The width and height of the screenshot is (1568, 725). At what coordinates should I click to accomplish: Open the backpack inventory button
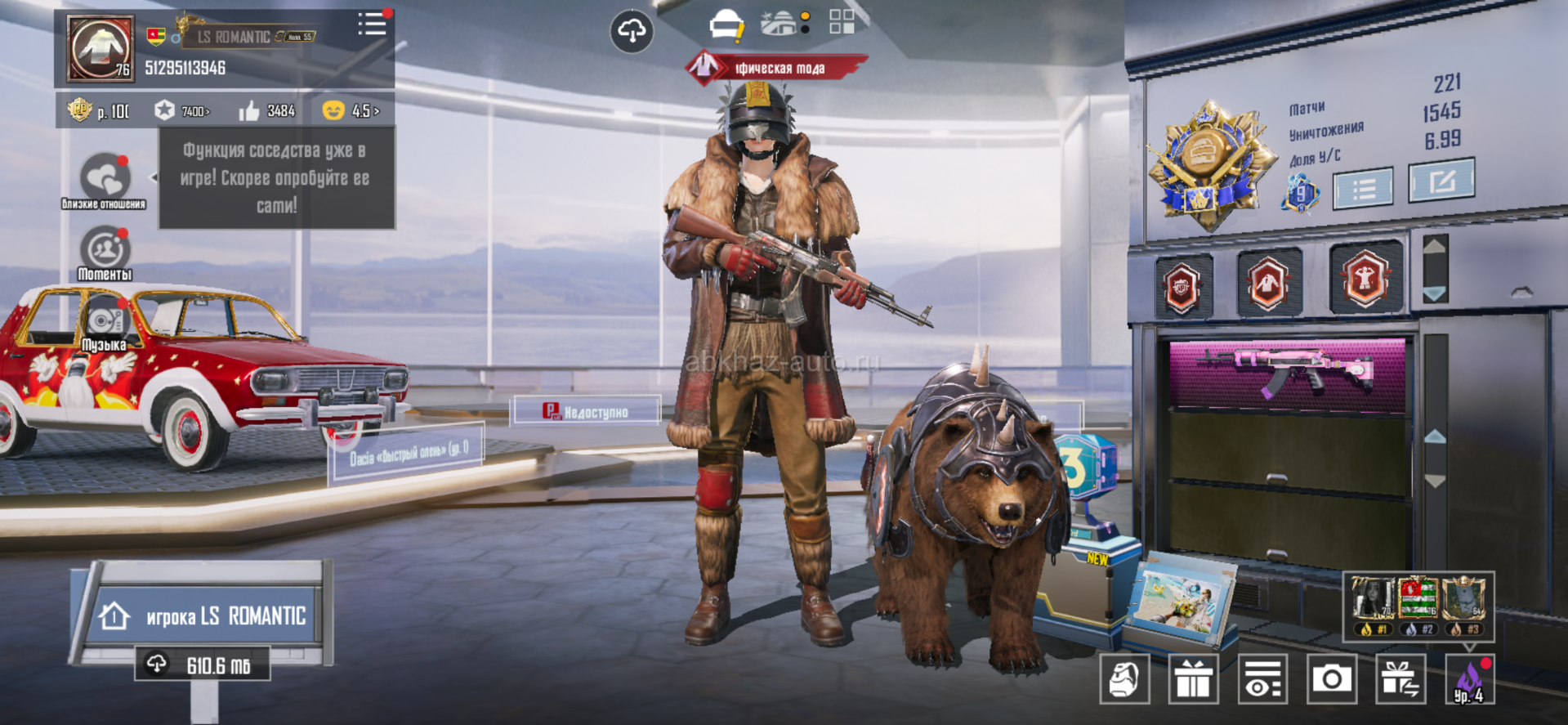tap(1124, 678)
